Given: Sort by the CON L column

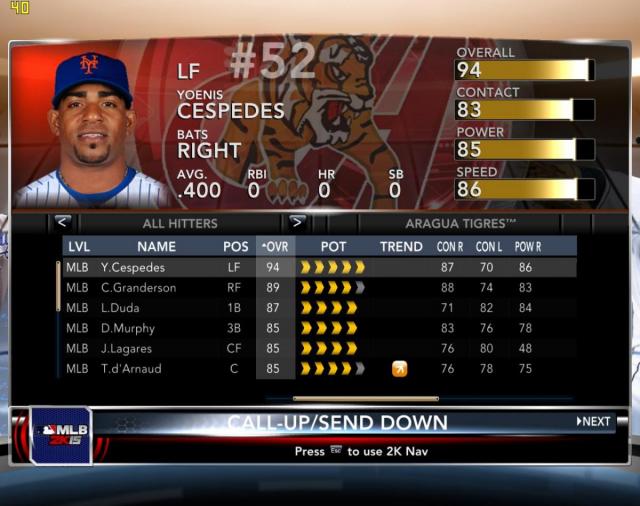Looking at the screenshot, I should pos(489,246).
